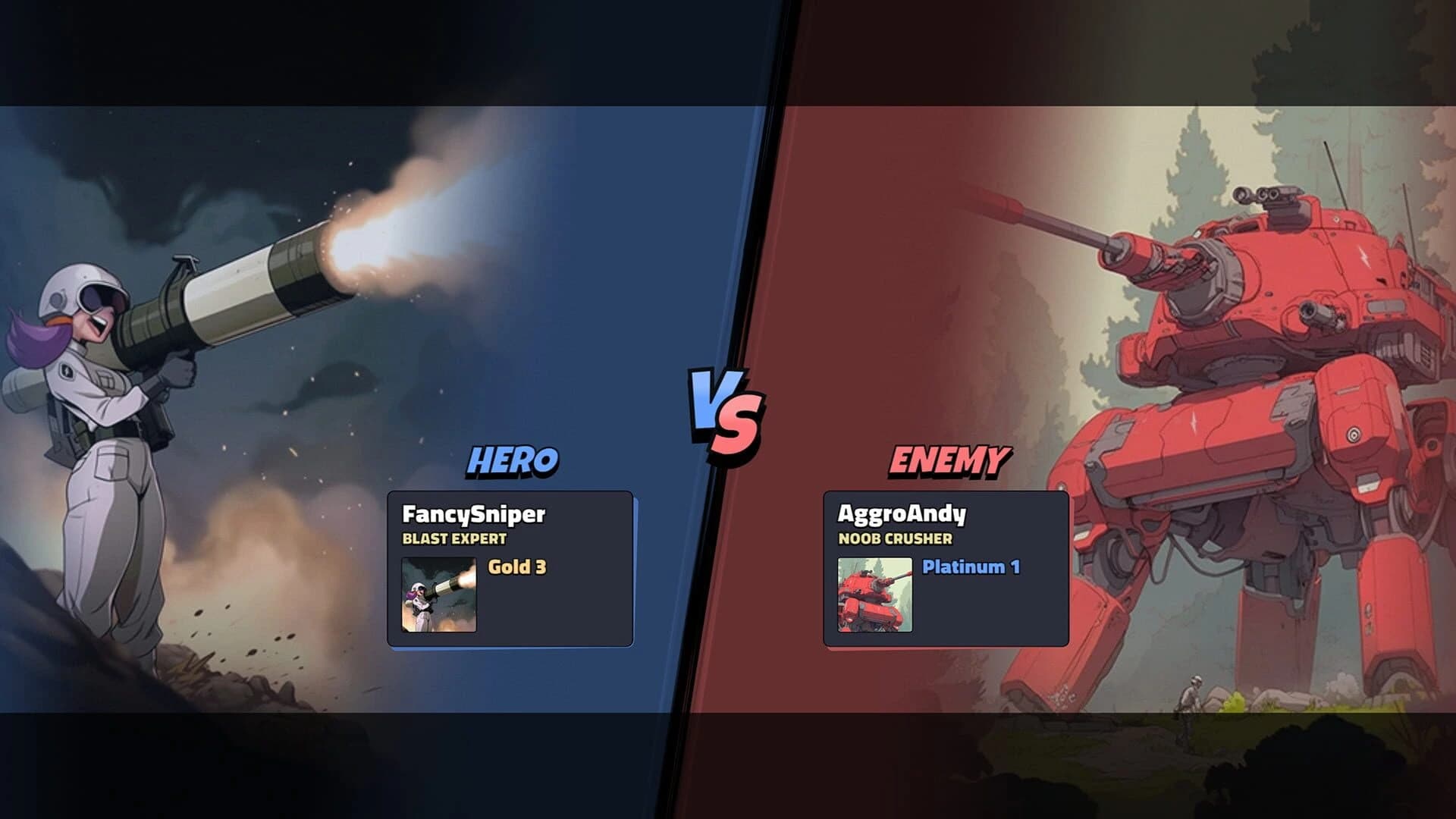This screenshot has width=1456, height=819.
Task: Click the red ENEMY banner text
Action: 949,458
